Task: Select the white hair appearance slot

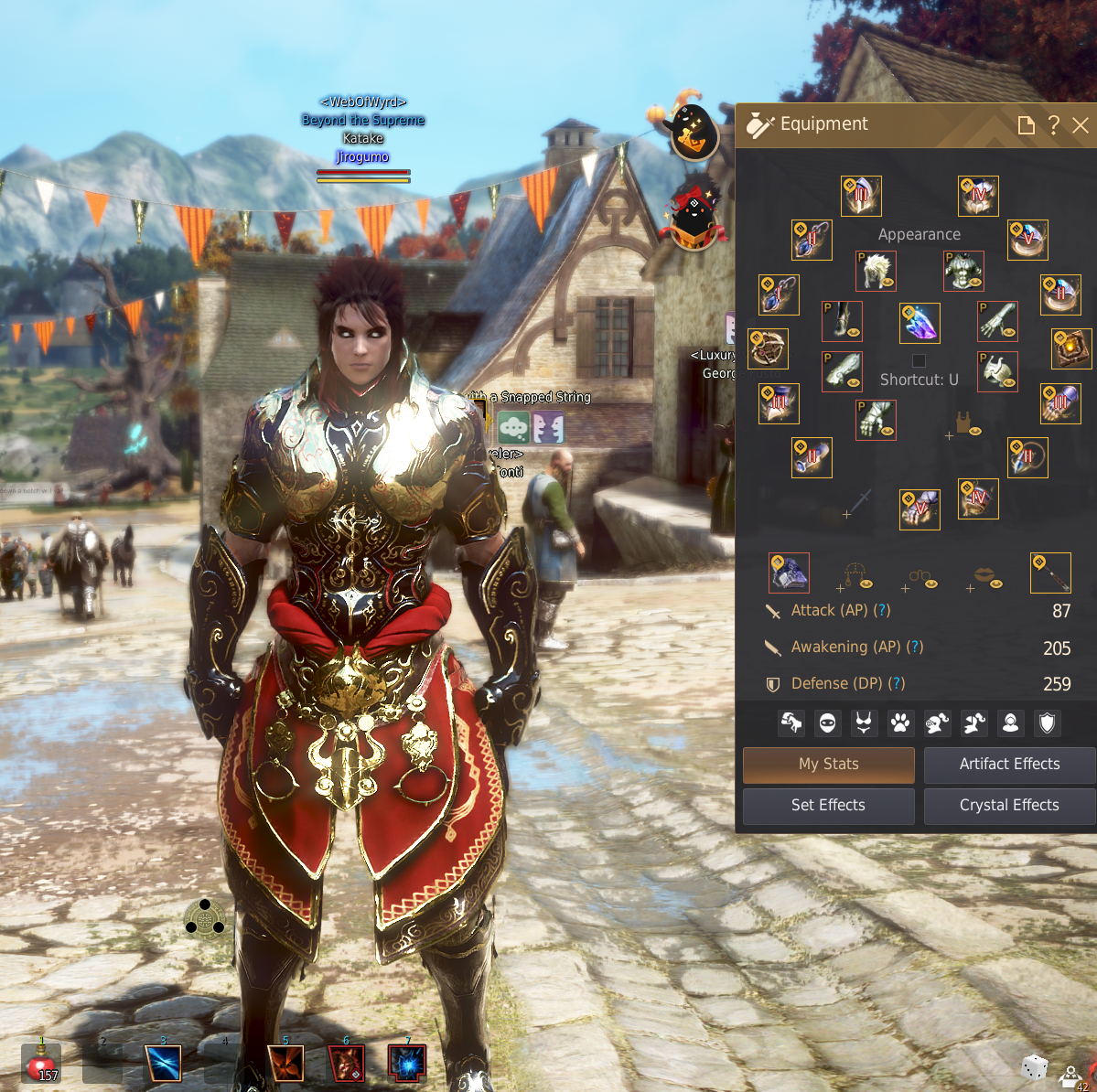Action: [x=876, y=271]
